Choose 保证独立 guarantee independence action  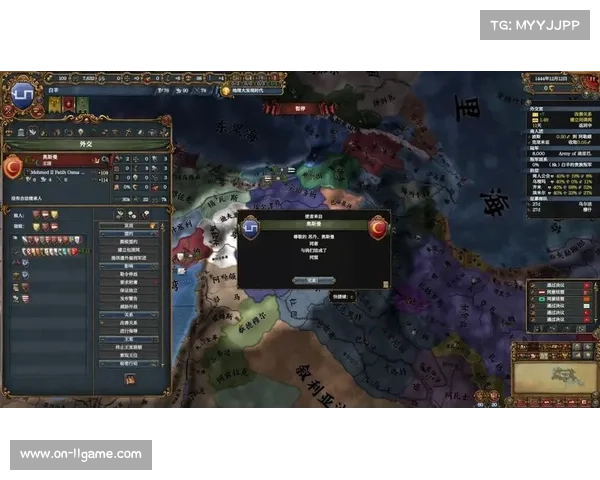[131, 289]
